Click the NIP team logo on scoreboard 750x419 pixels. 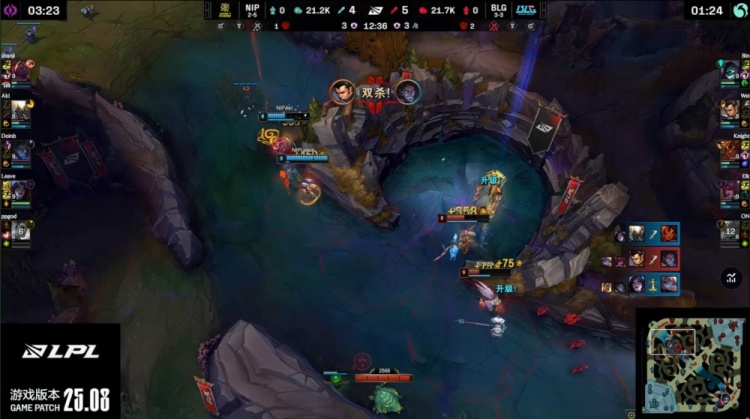226,11
